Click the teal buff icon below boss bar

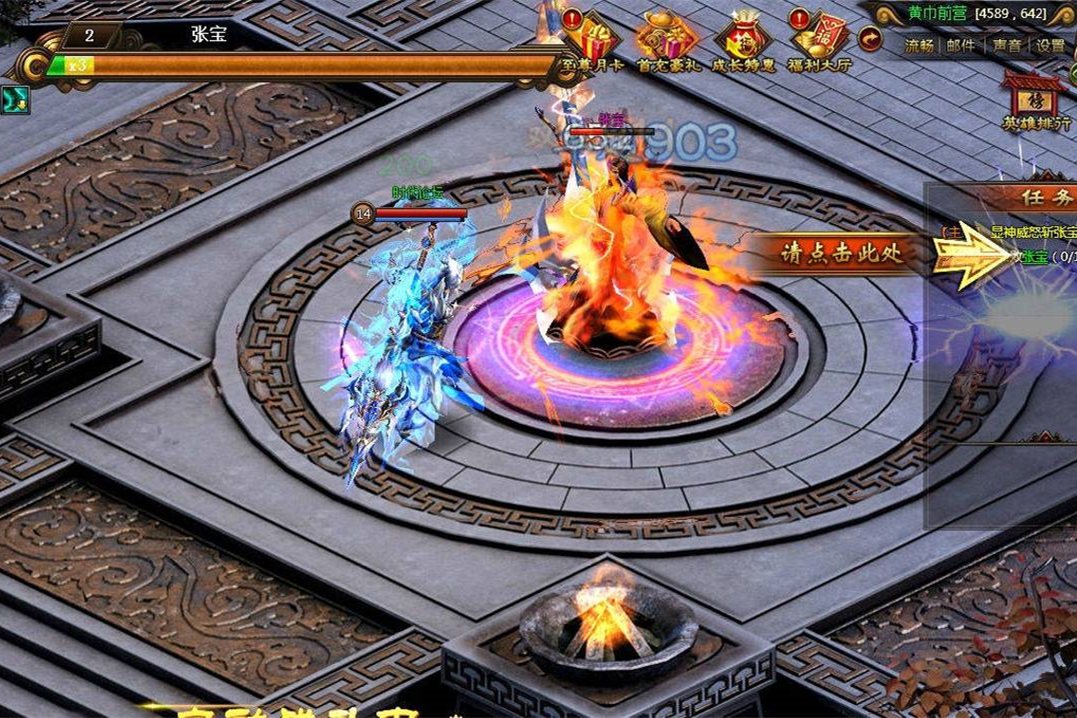pos(15,100)
